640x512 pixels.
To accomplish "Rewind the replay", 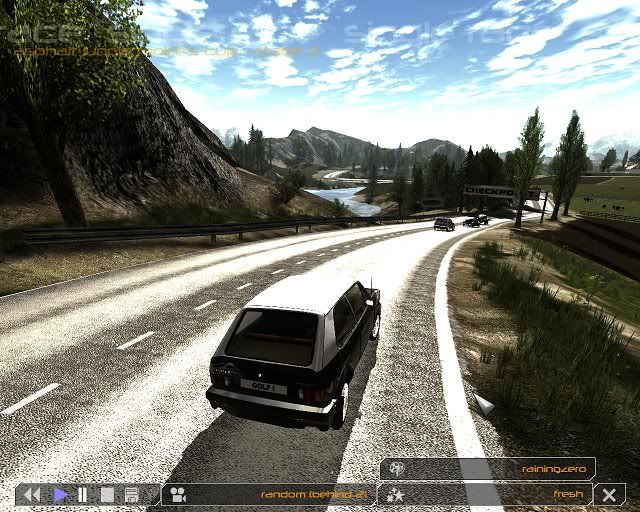I will point(32,494).
